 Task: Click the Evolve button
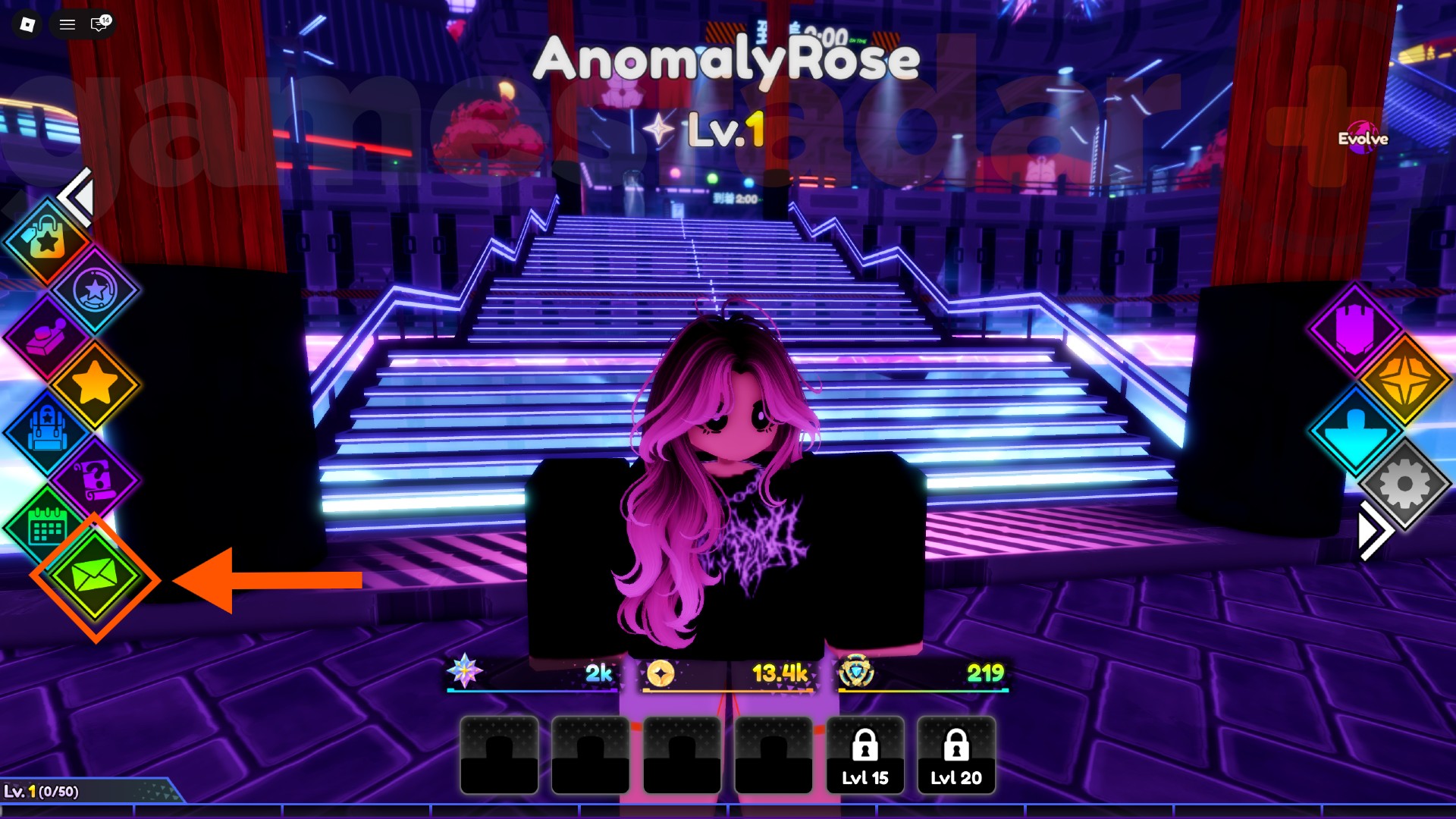(1363, 139)
